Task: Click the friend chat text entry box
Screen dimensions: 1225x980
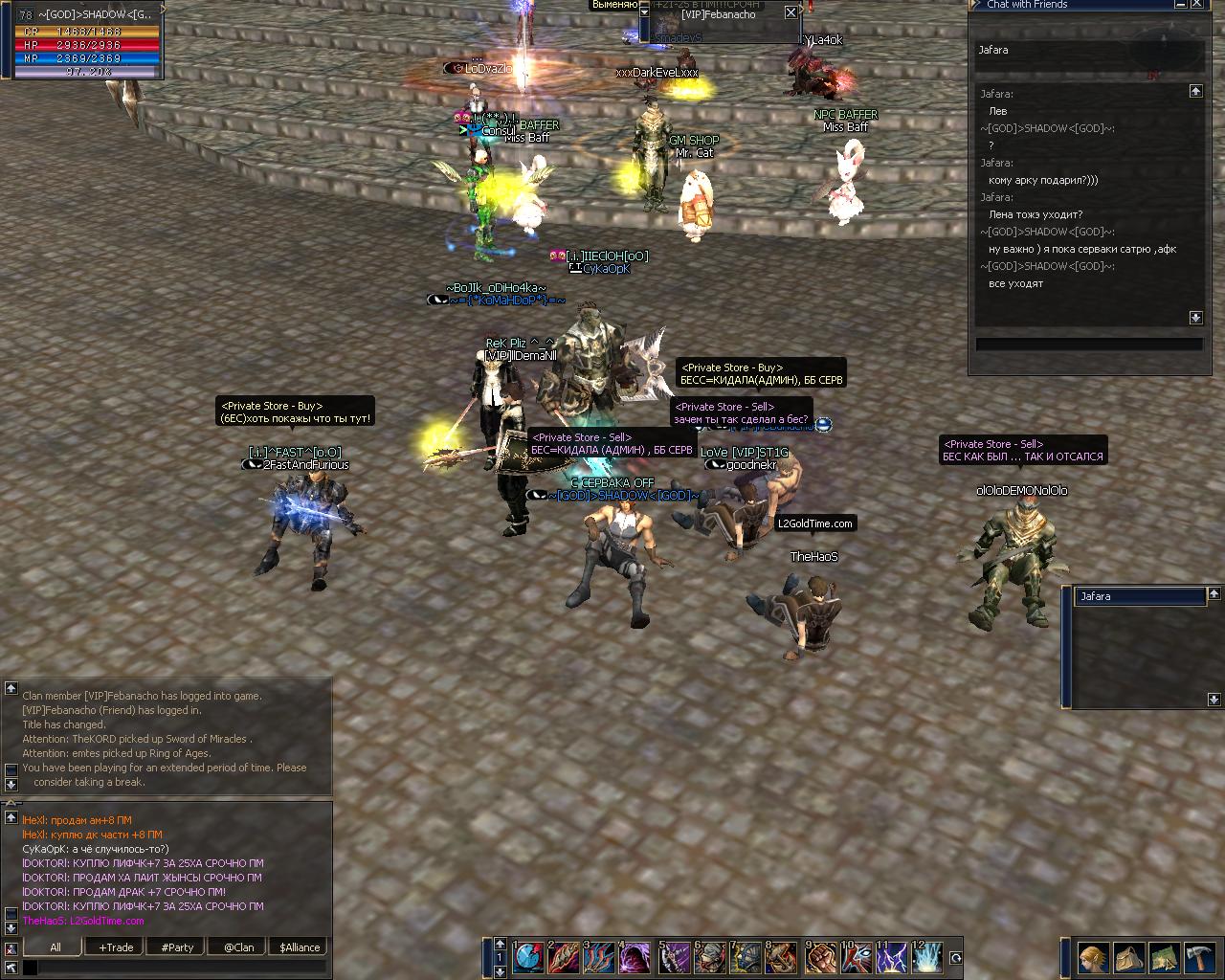Action: pyautogui.click(x=1089, y=345)
